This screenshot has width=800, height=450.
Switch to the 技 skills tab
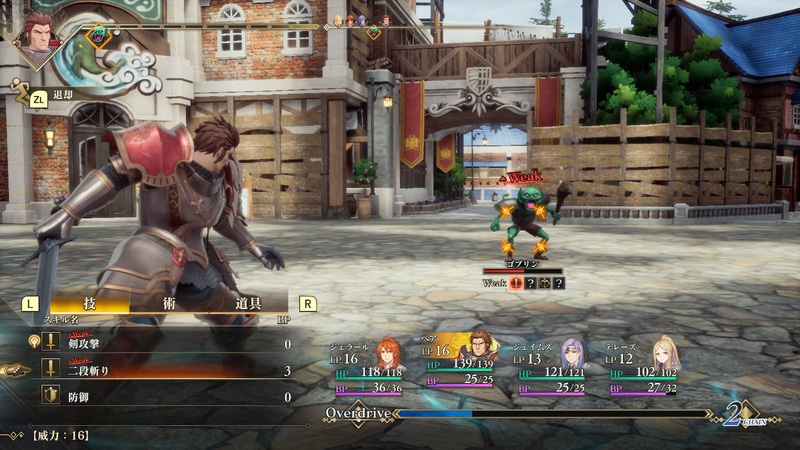90,303
